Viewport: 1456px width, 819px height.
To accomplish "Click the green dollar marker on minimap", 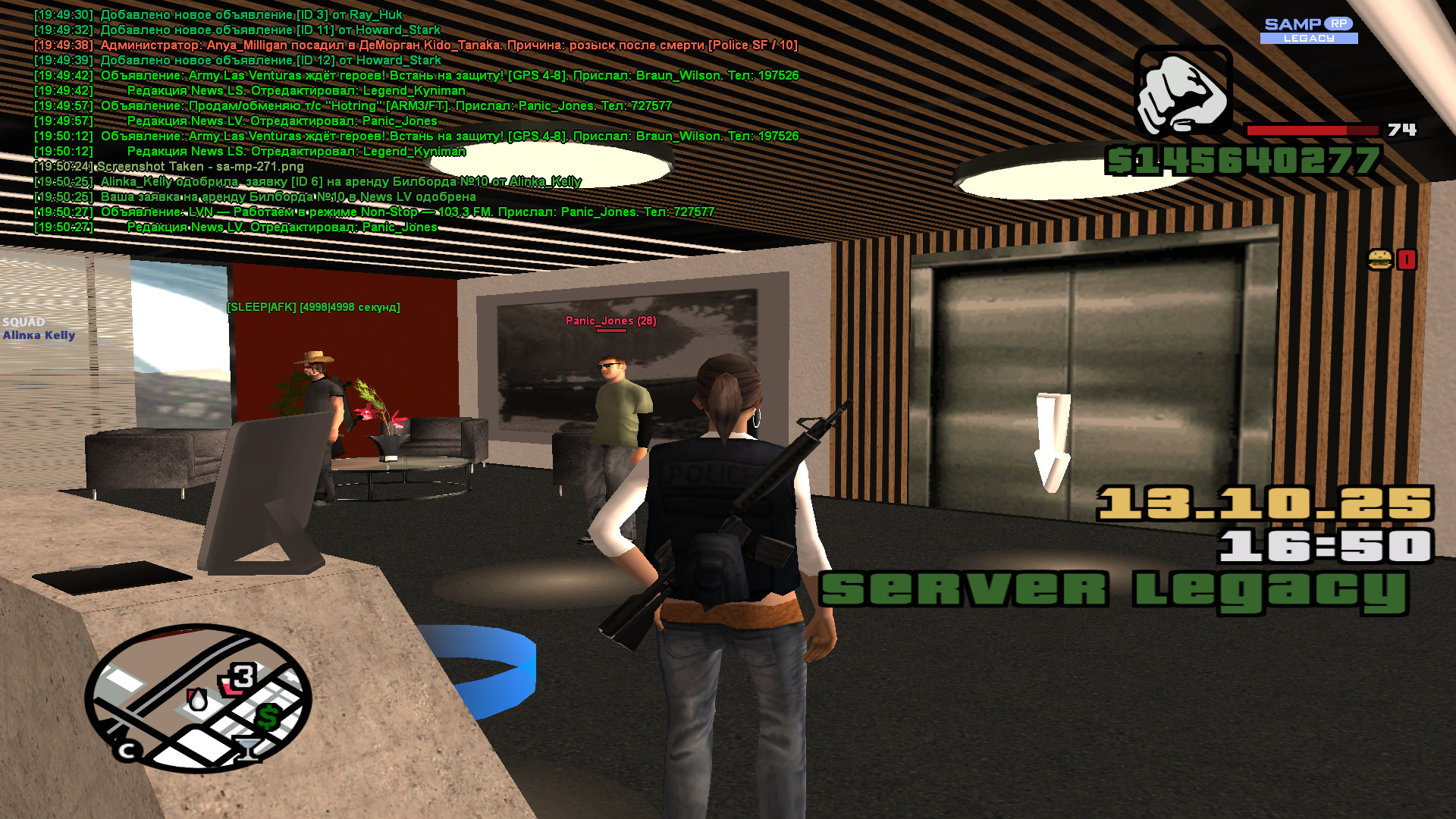I will (x=268, y=716).
